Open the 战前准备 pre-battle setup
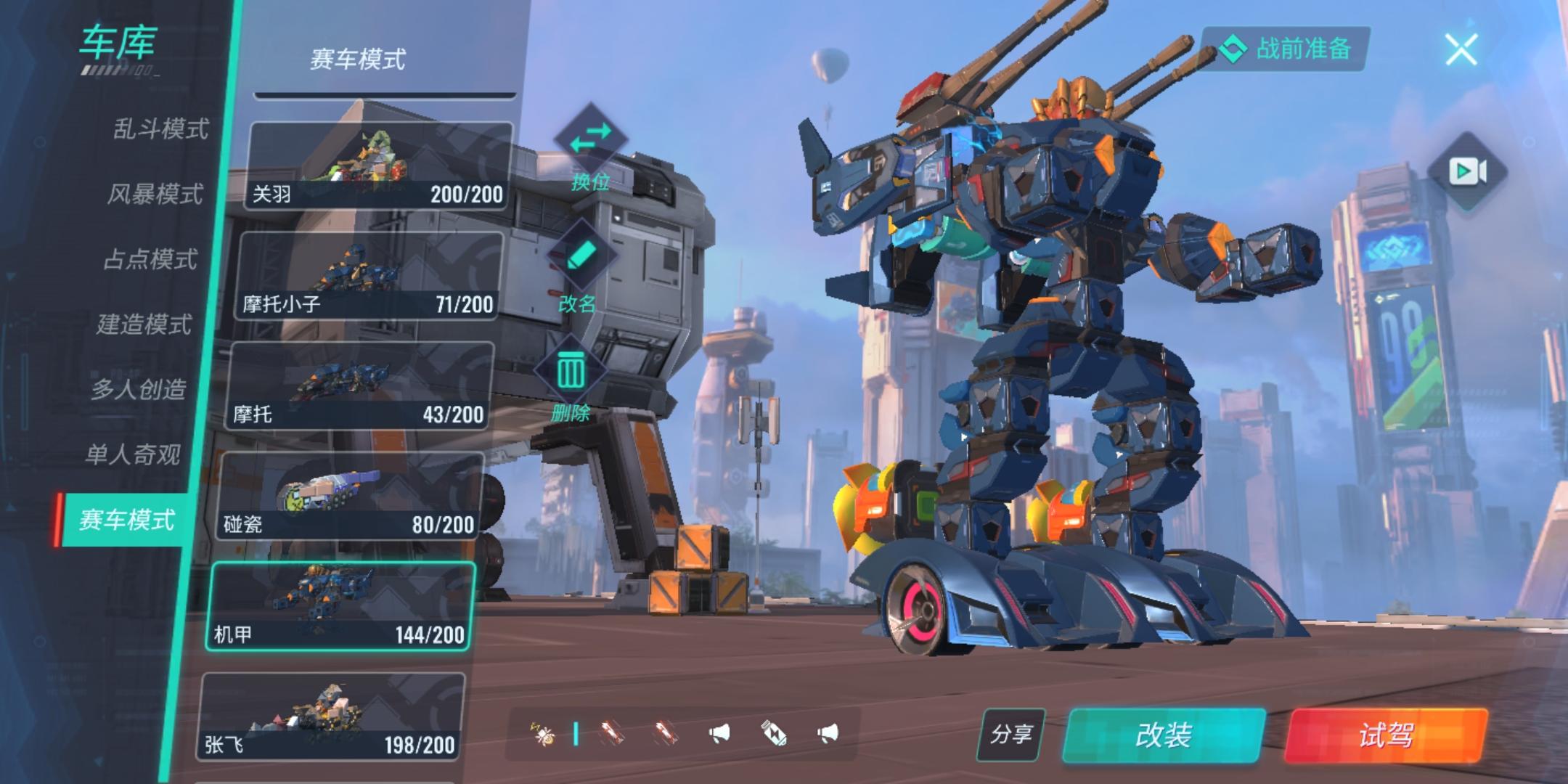Image resolution: width=1568 pixels, height=784 pixels. 1286,49
